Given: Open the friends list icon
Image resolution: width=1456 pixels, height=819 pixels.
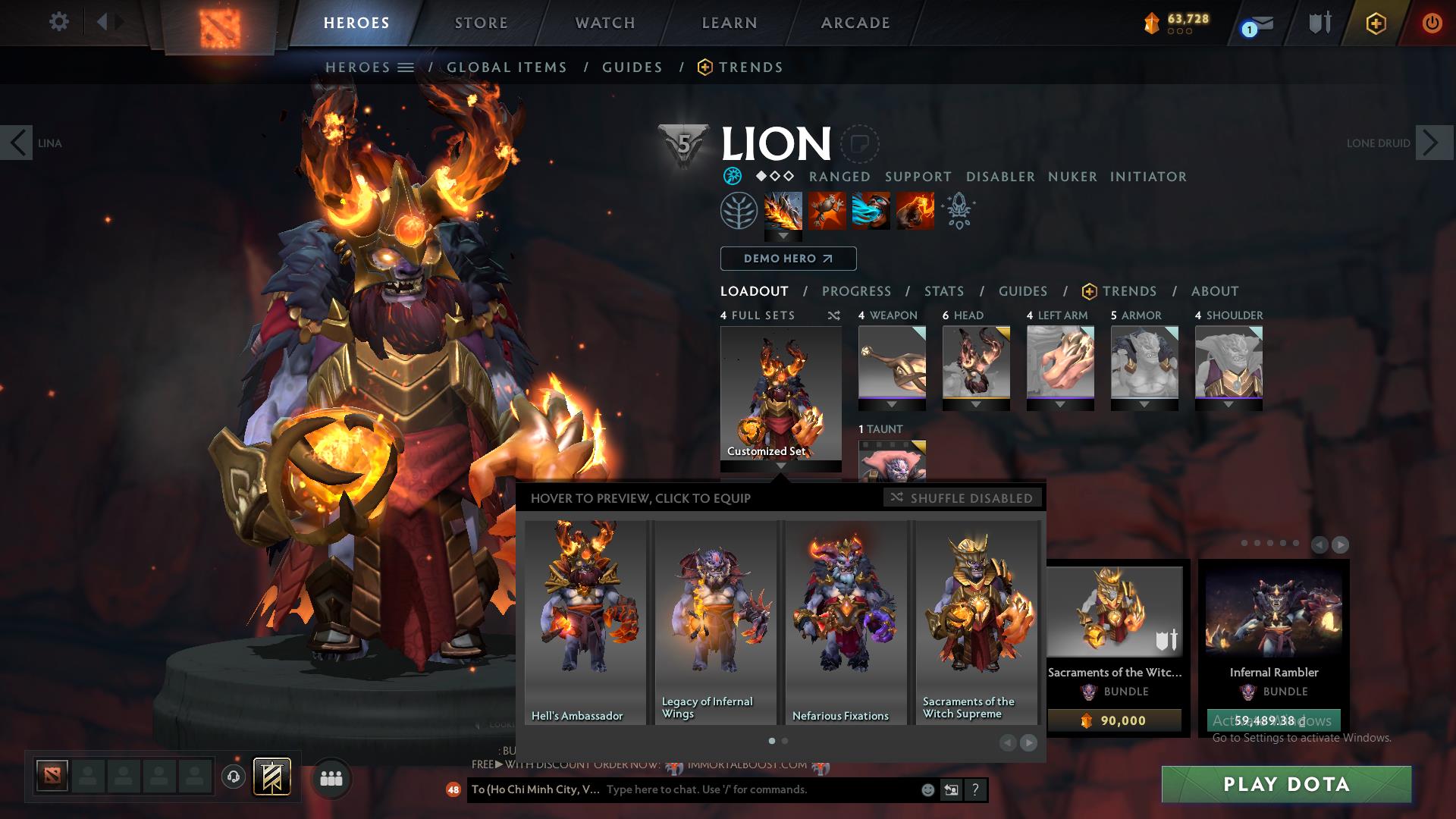Looking at the screenshot, I should 330,777.
